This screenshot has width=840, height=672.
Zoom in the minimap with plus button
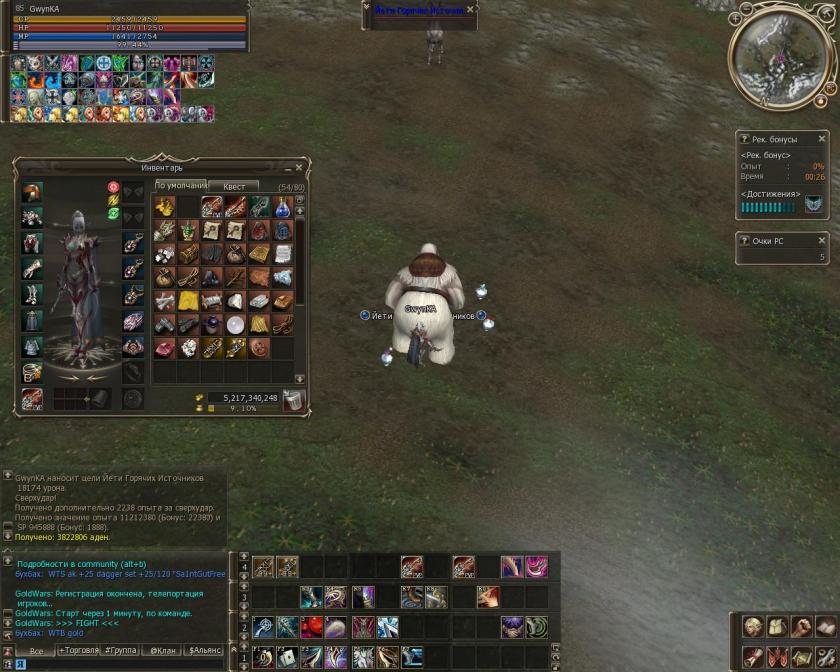click(x=737, y=17)
